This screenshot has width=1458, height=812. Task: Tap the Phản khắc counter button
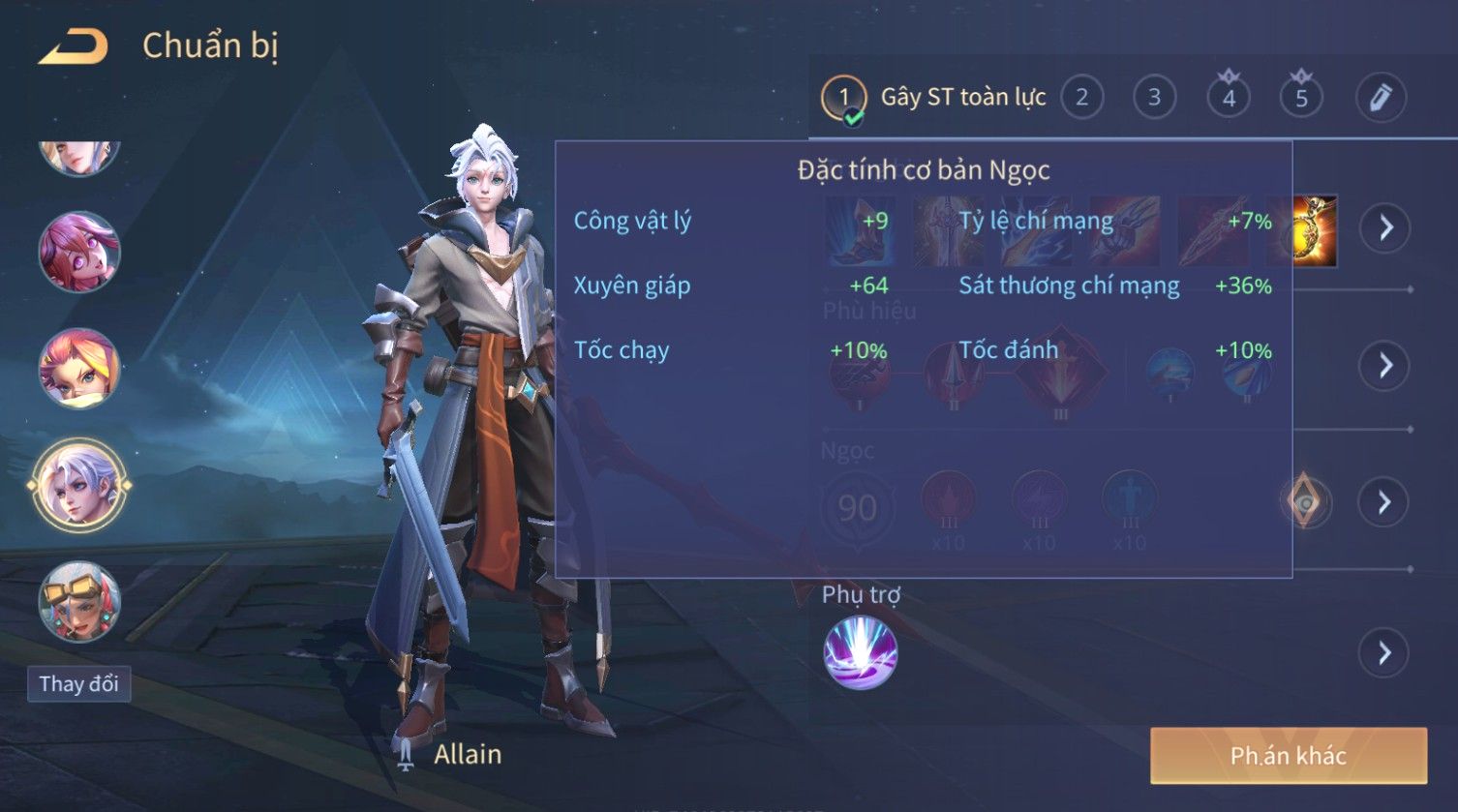[1288, 756]
